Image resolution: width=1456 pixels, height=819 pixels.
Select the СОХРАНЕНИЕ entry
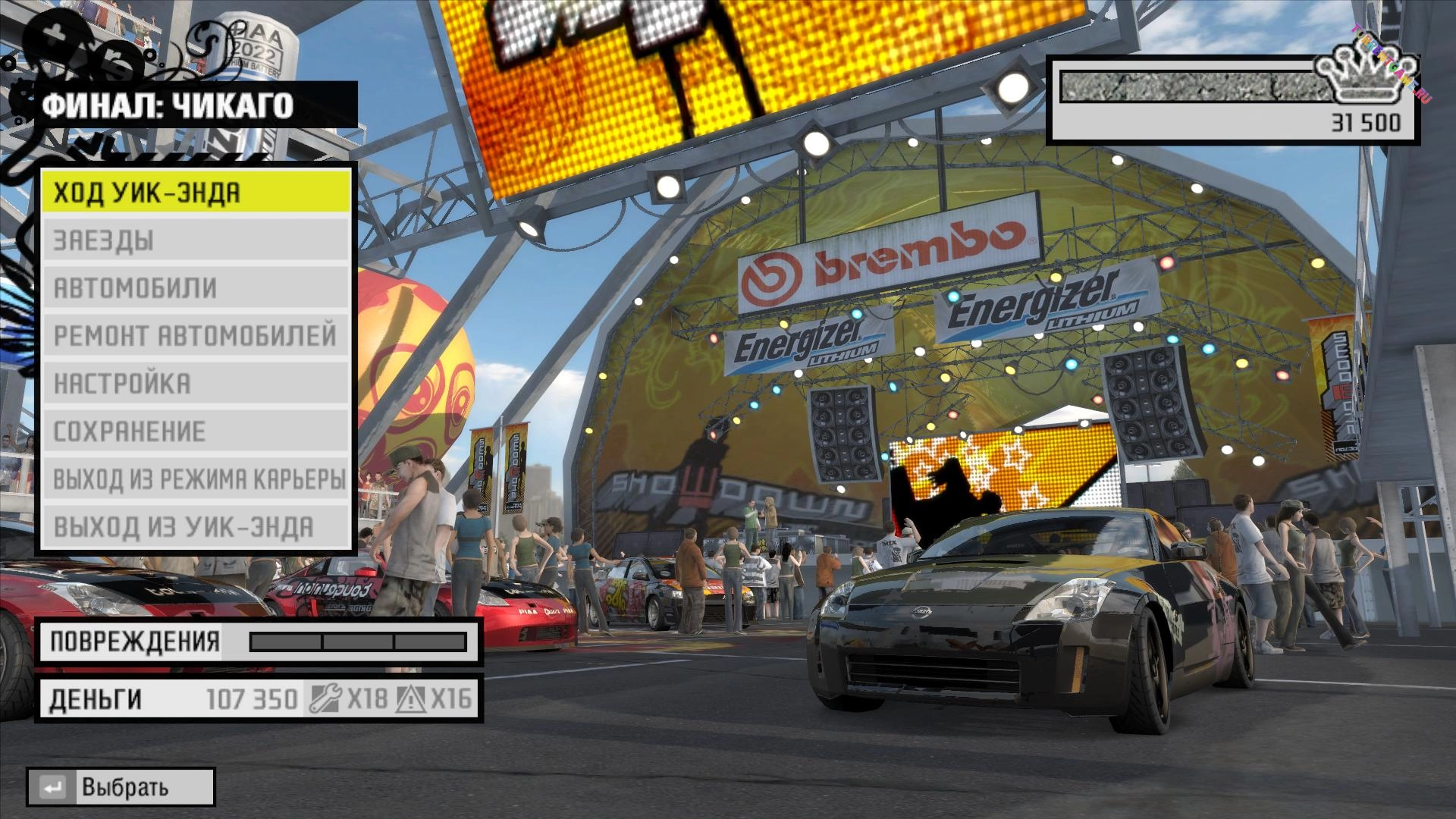pyautogui.click(x=196, y=431)
